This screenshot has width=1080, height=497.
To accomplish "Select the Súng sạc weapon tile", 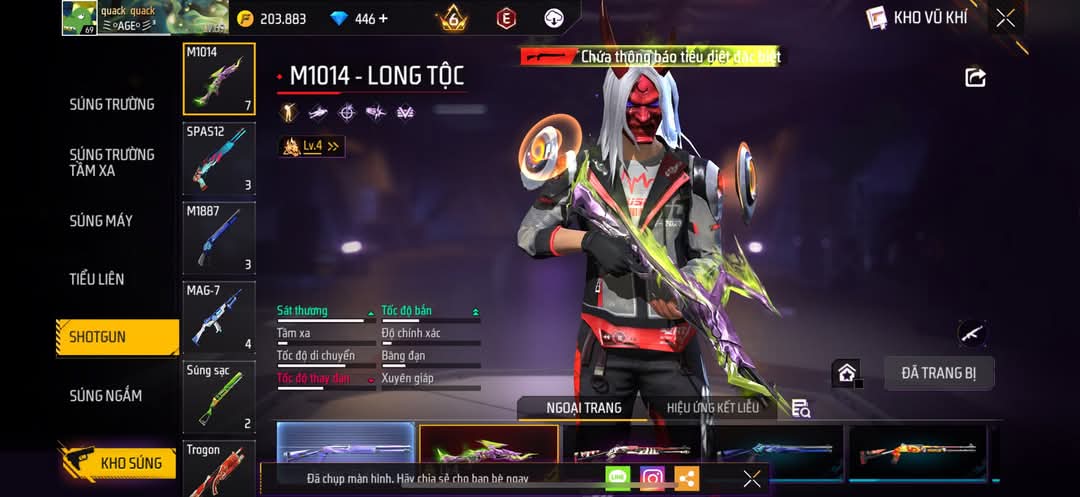I will coord(219,397).
